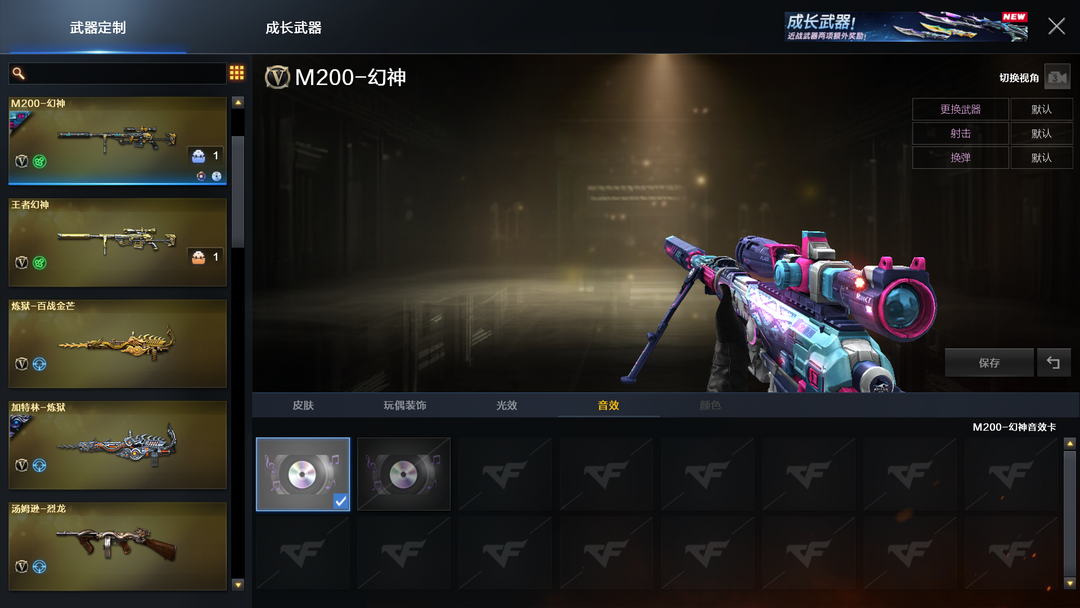This screenshot has width=1080, height=608.
Task: Show the 光效 tab
Action: click(x=507, y=405)
